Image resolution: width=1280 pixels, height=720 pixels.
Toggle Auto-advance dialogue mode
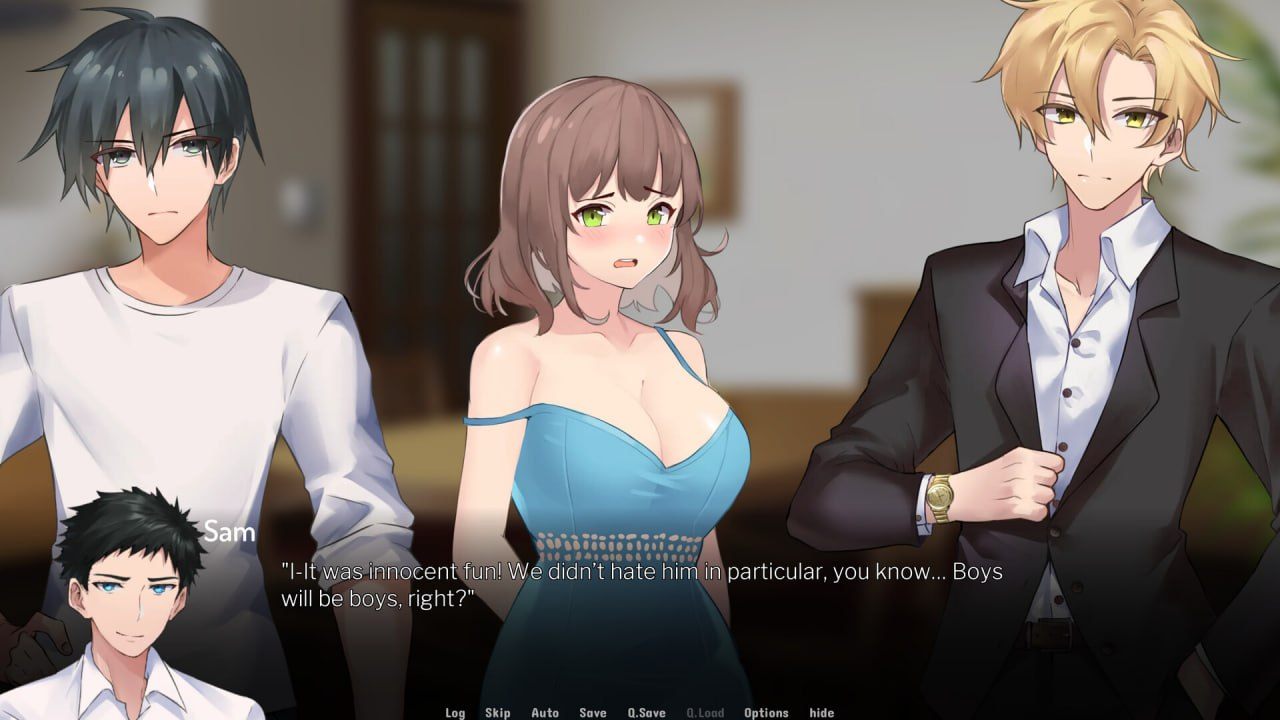546,713
